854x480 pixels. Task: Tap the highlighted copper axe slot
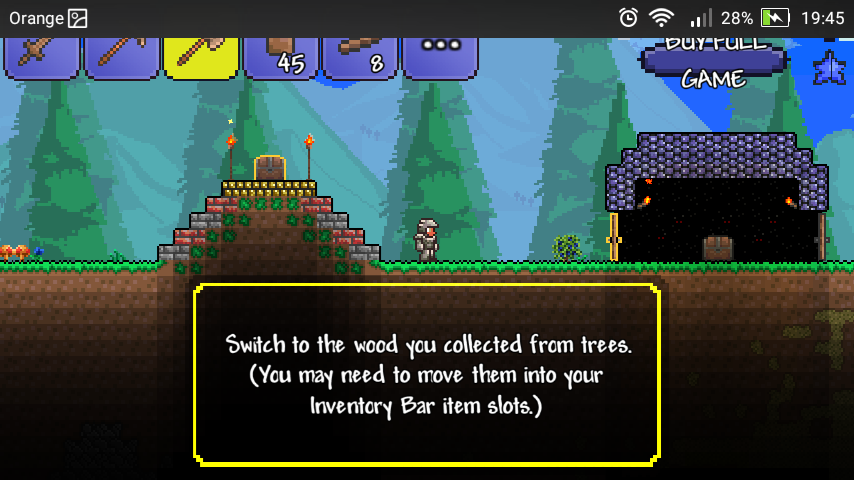click(x=201, y=56)
